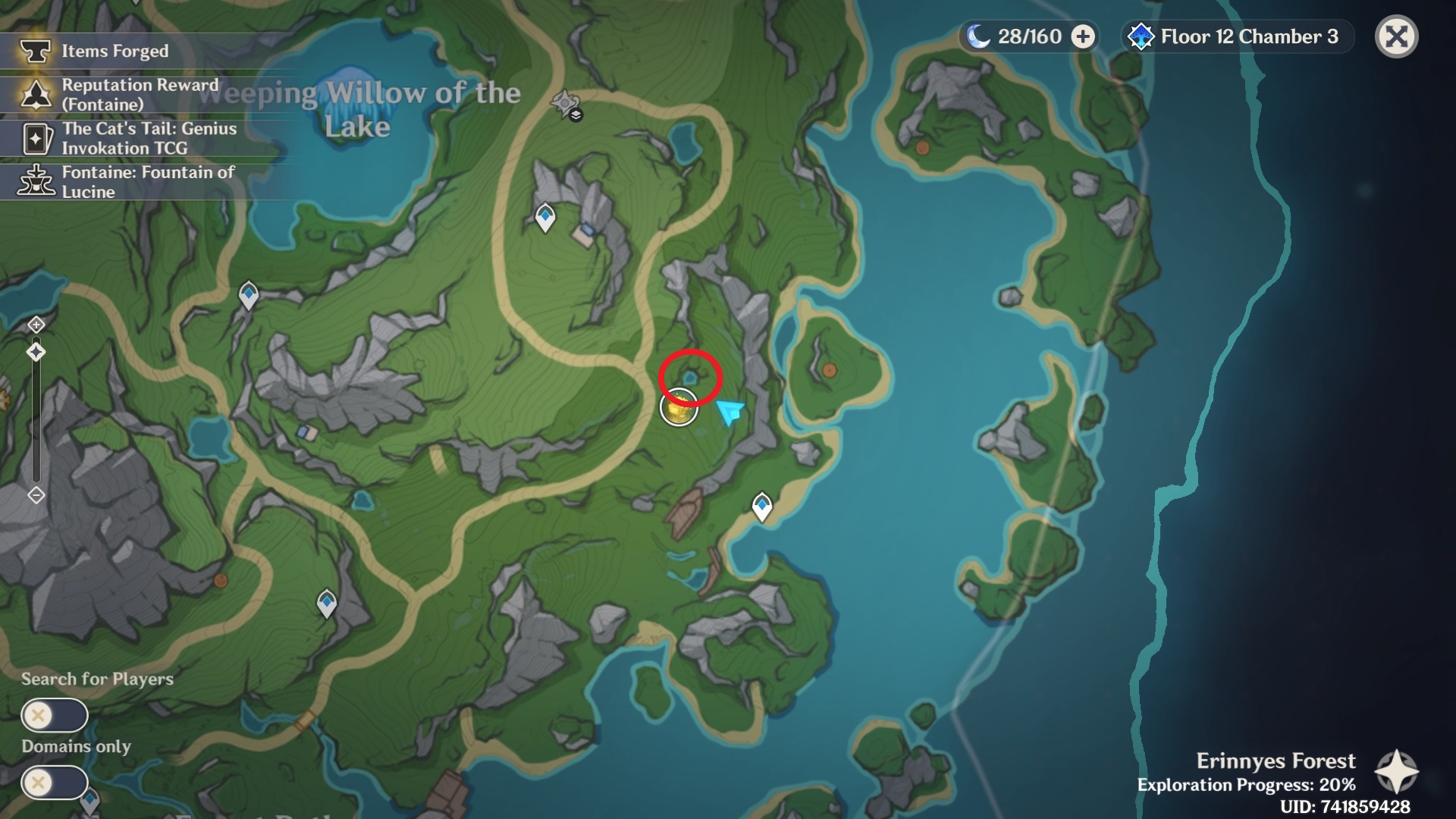Screen dimensions: 1456x819
Task: Toggle the Domains only switch
Action: 54,782
